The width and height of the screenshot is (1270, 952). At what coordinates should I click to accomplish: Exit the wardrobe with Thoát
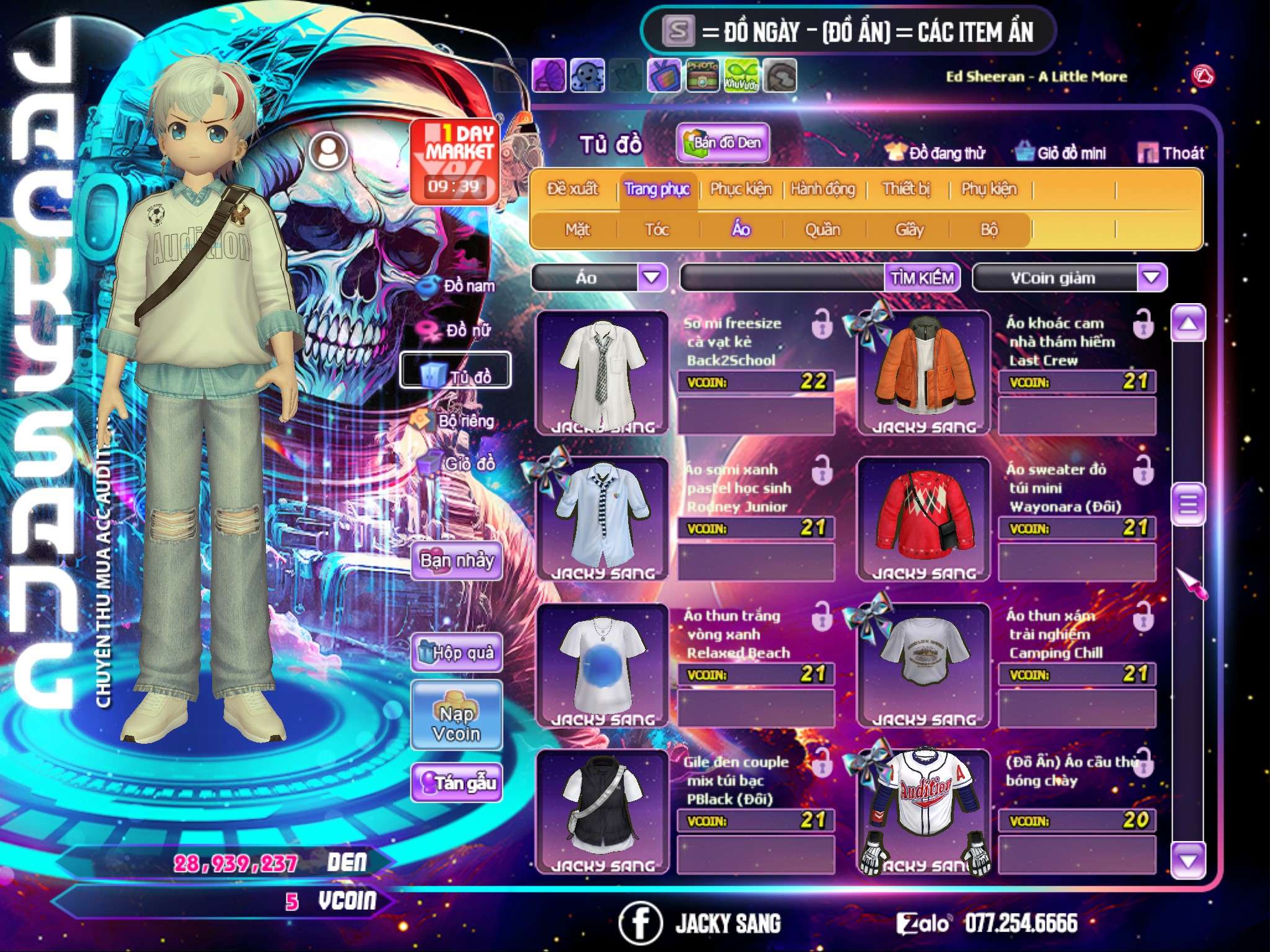click(x=1171, y=153)
